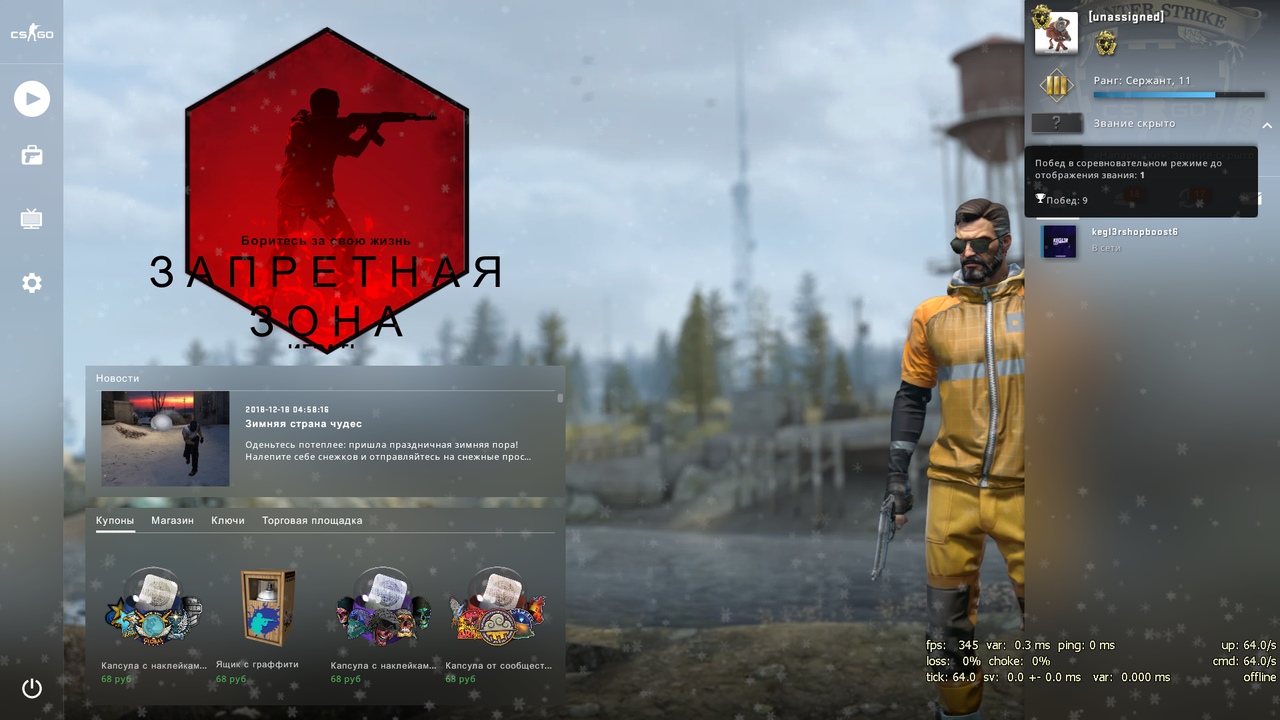Read the Зимняя страна чудес news headline
This screenshot has width=1280, height=720.
(x=304, y=424)
